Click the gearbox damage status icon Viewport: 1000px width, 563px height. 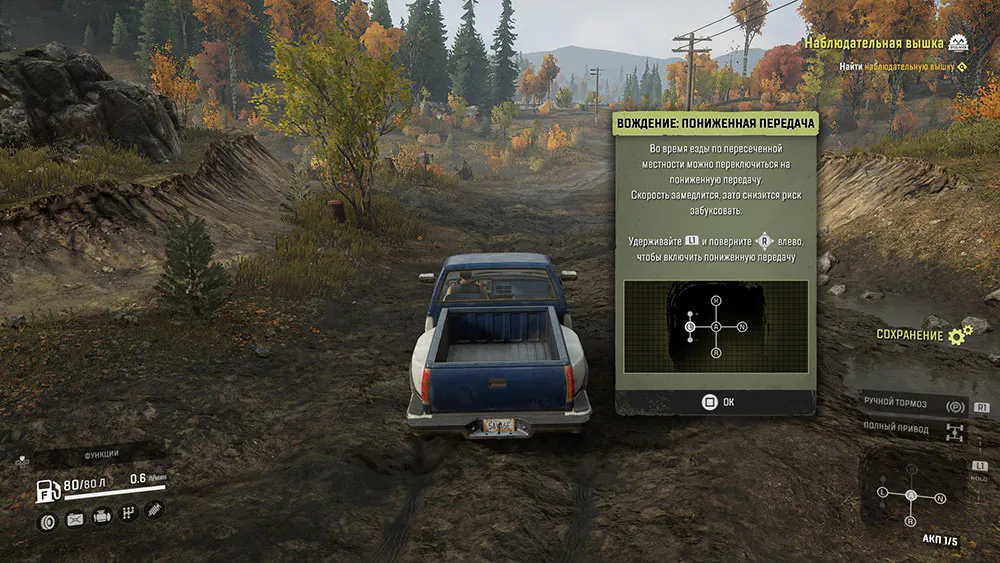128,515
